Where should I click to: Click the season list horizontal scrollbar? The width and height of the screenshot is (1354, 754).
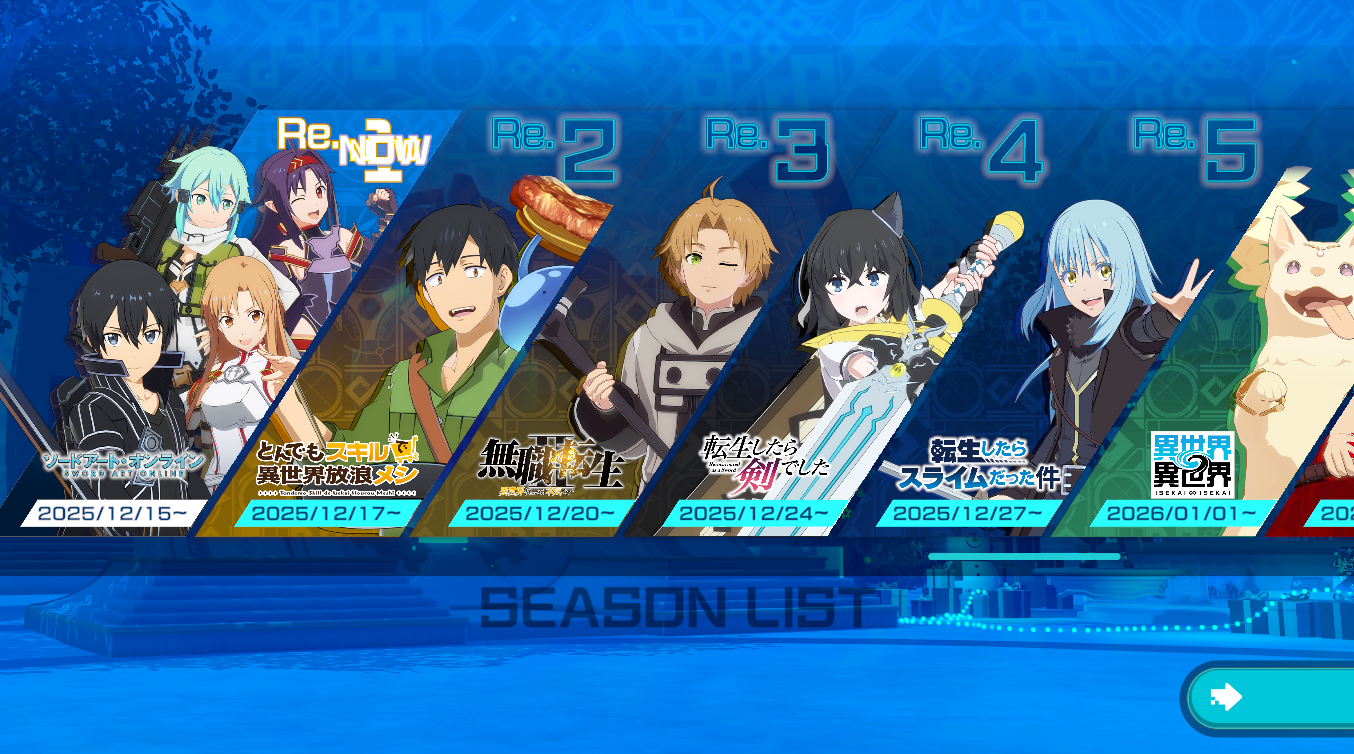click(x=1024, y=556)
